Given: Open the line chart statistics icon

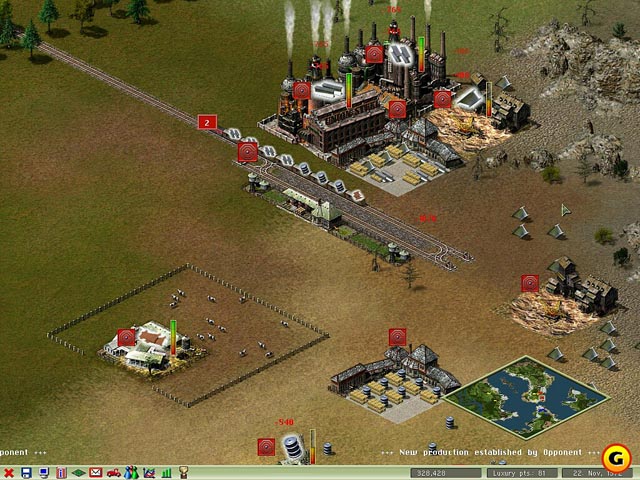Looking at the screenshot, I should click(149, 472).
